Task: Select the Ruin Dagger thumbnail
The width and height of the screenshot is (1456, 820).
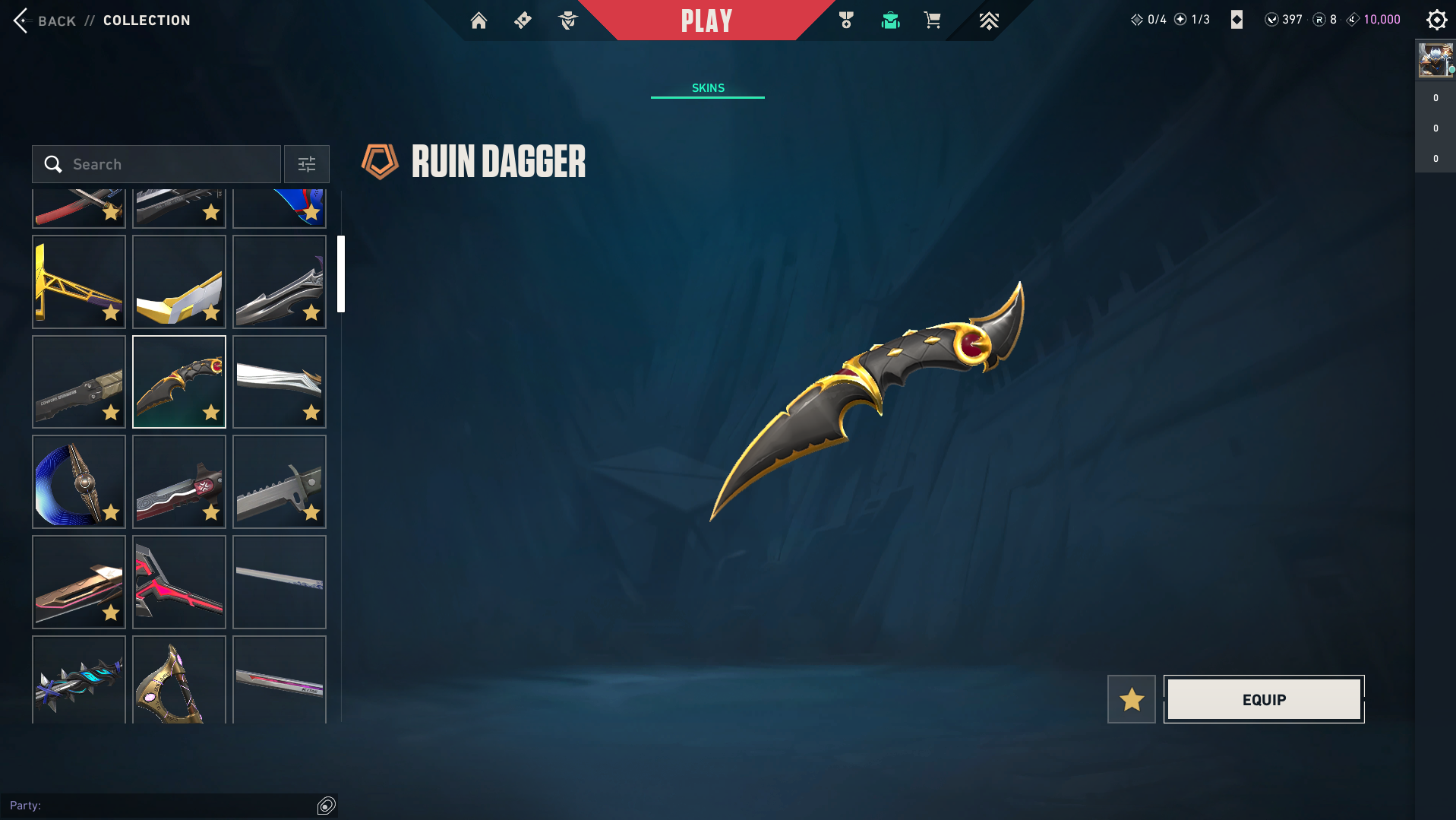Action: point(179,382)
